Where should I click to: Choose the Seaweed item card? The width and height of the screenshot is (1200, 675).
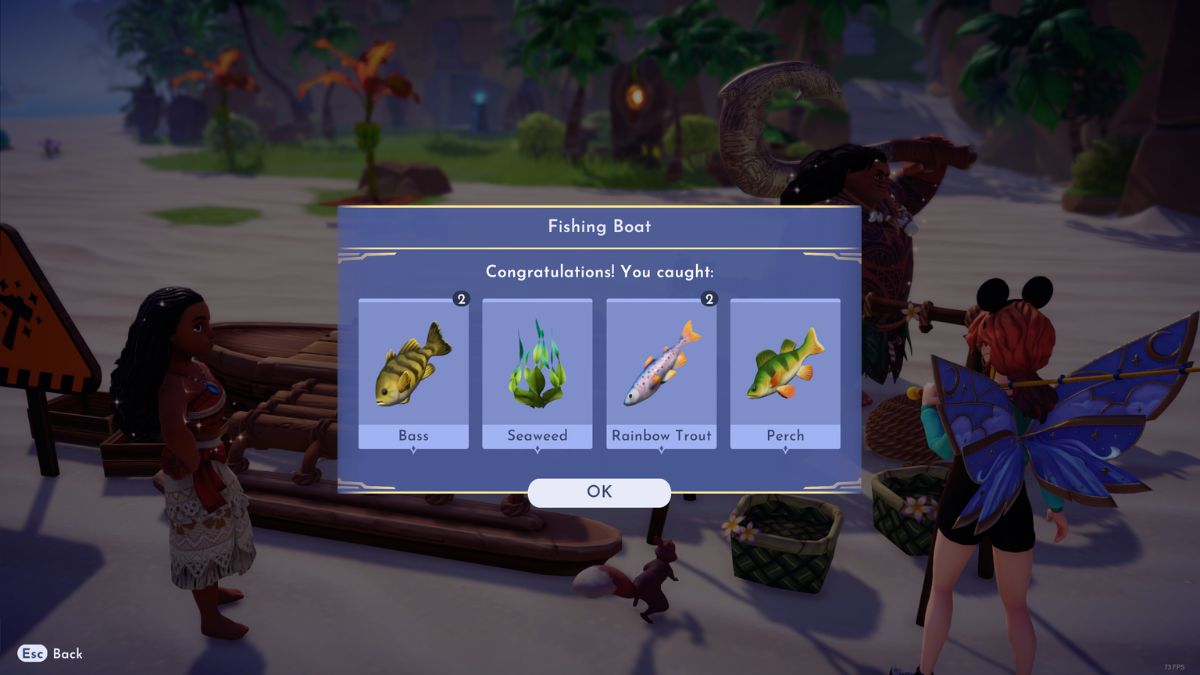(x=537, y=373)
